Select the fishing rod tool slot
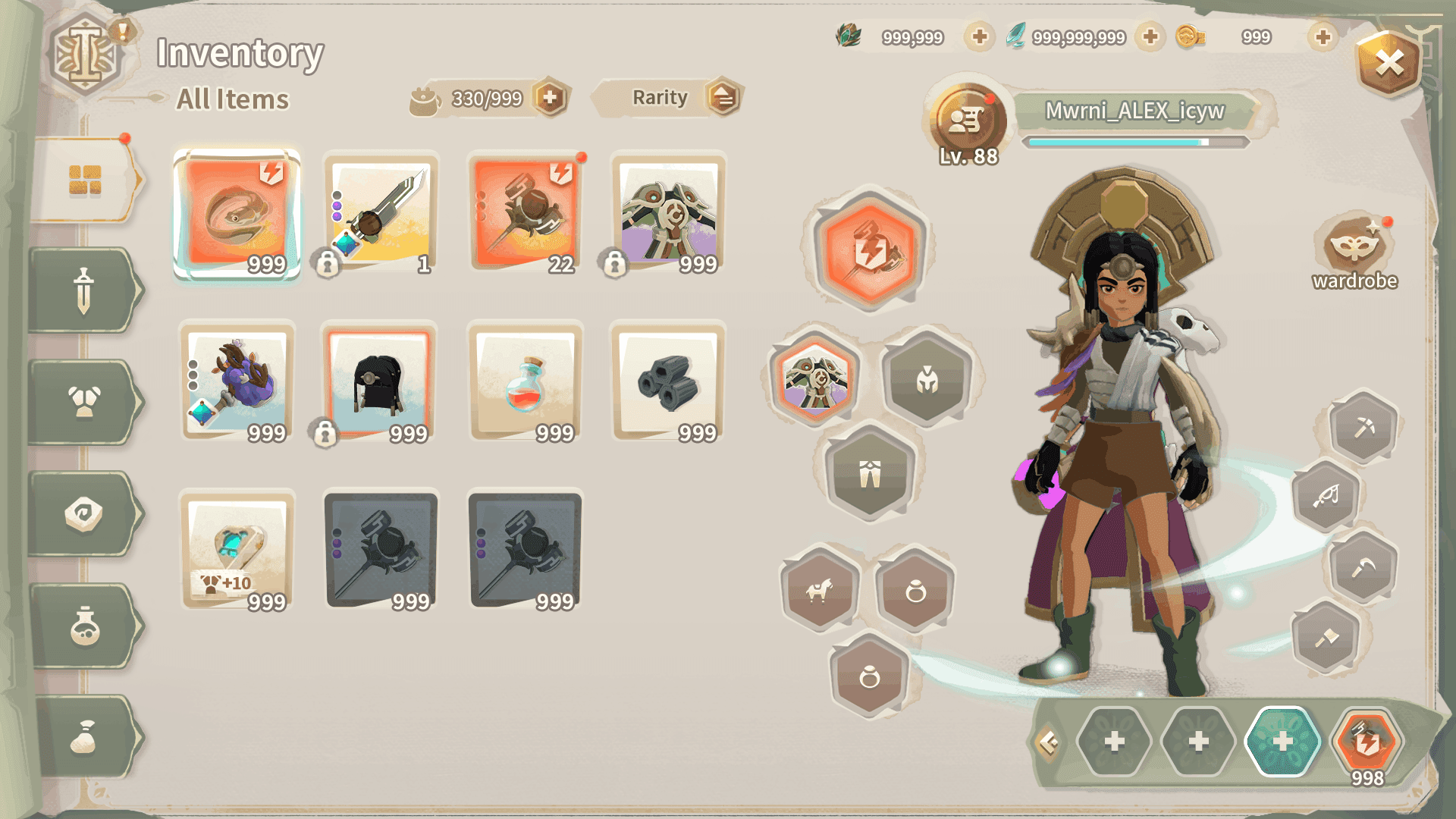Screen dimensions: 1456x819 tap(1327, 497)
